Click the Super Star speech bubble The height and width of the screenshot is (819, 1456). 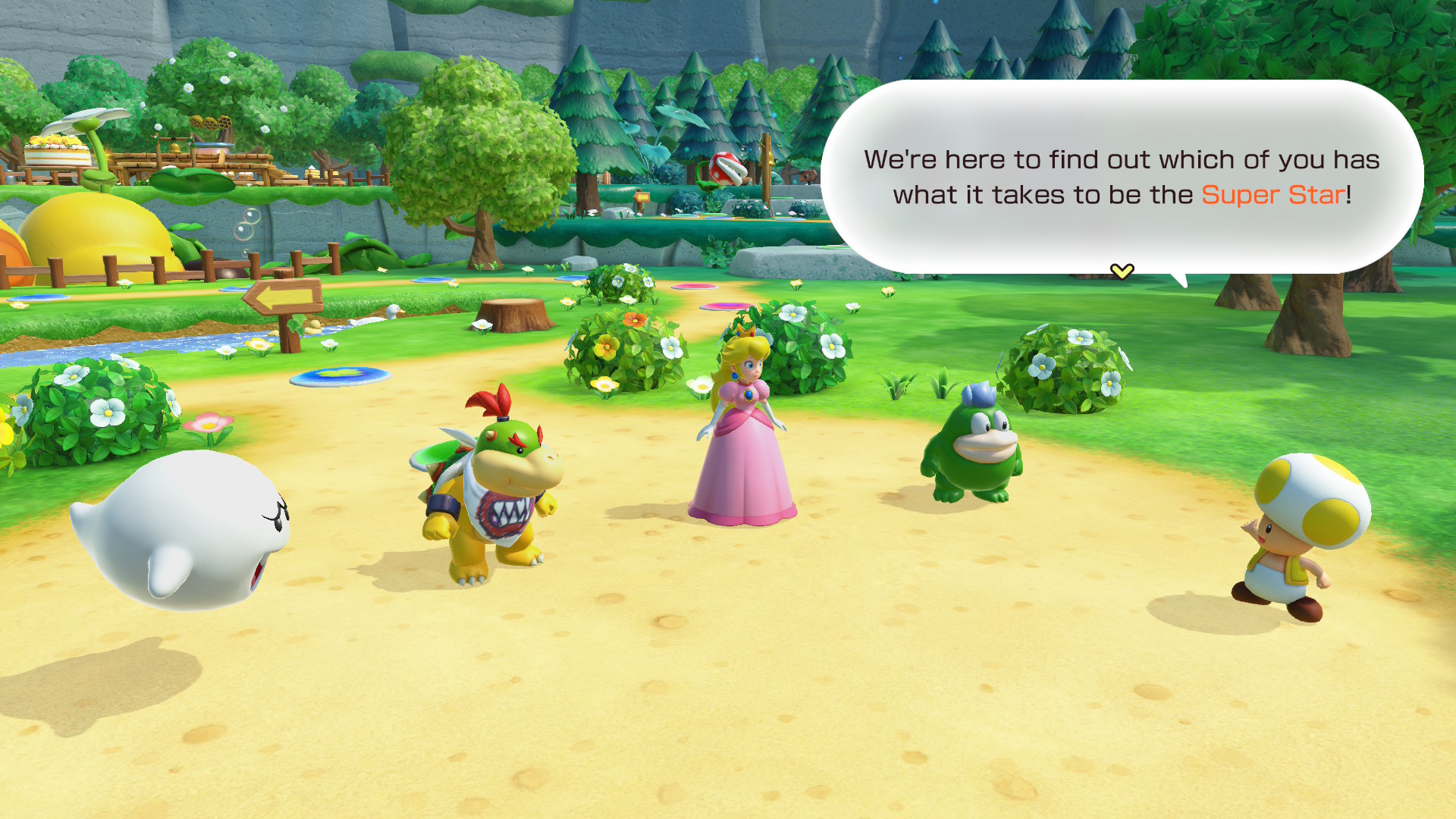(1121, 177)
